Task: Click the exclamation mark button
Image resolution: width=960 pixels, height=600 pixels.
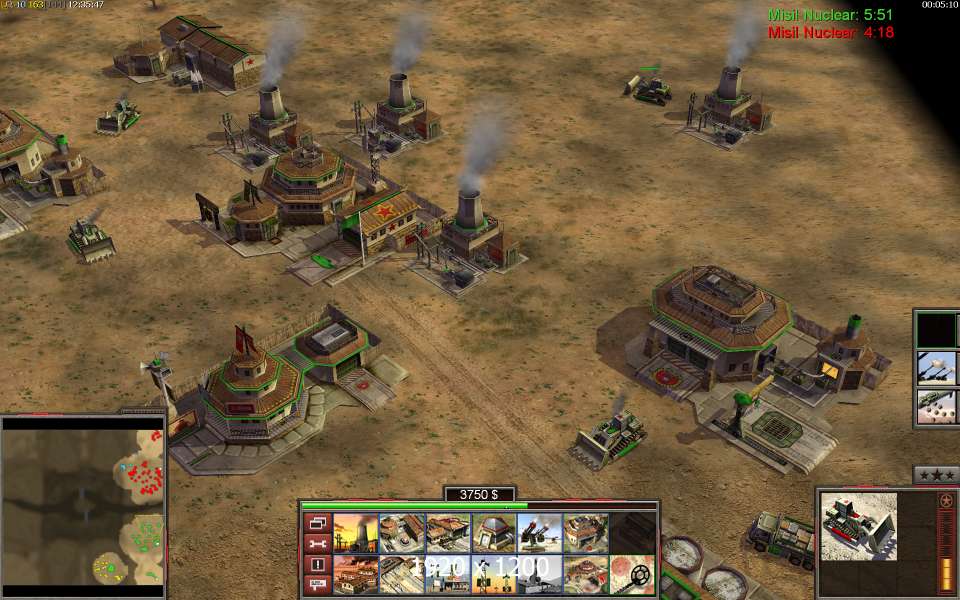Action: [318, 565]
